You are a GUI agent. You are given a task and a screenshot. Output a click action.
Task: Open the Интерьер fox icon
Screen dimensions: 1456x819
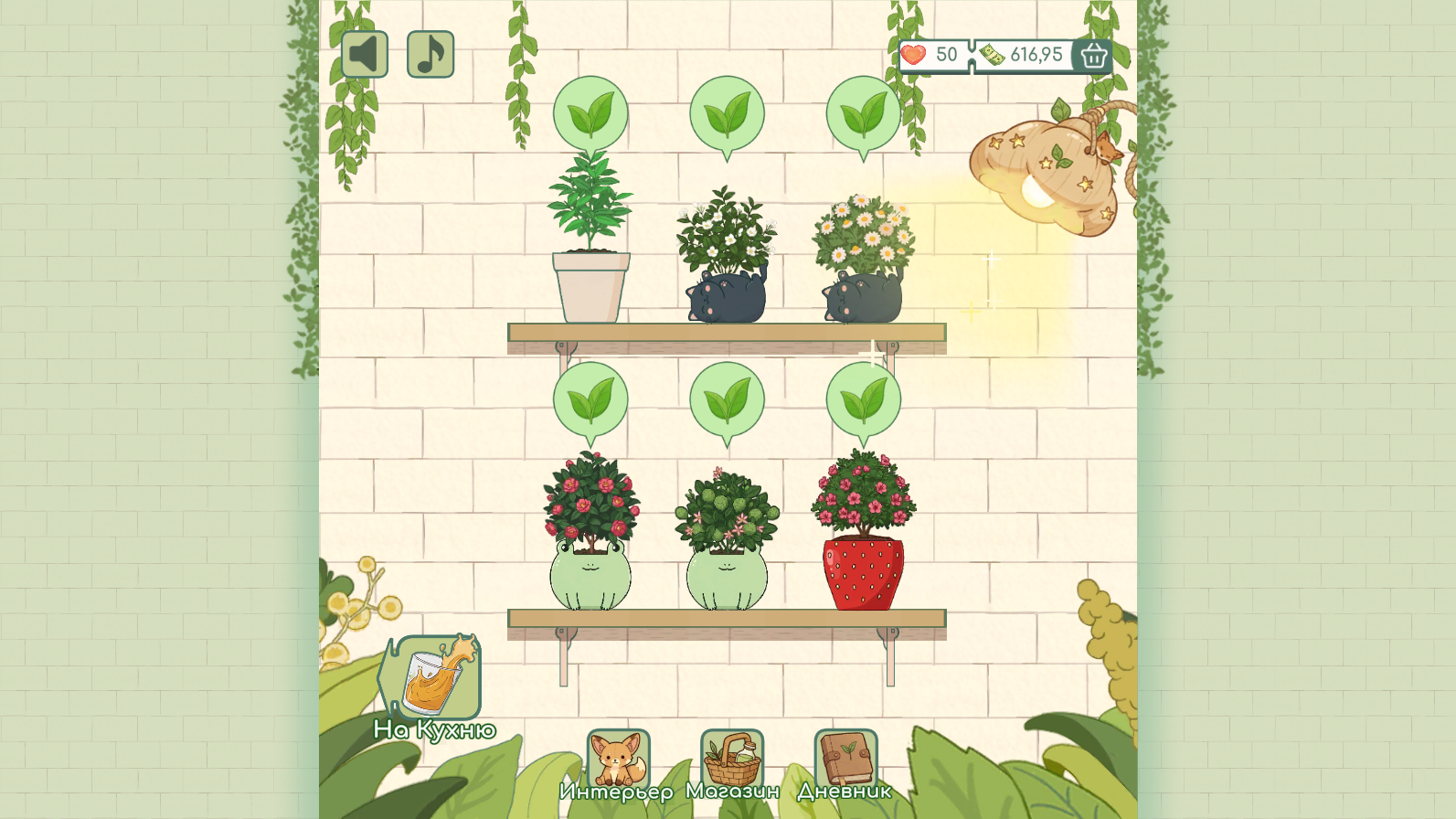tap(618, 755)
